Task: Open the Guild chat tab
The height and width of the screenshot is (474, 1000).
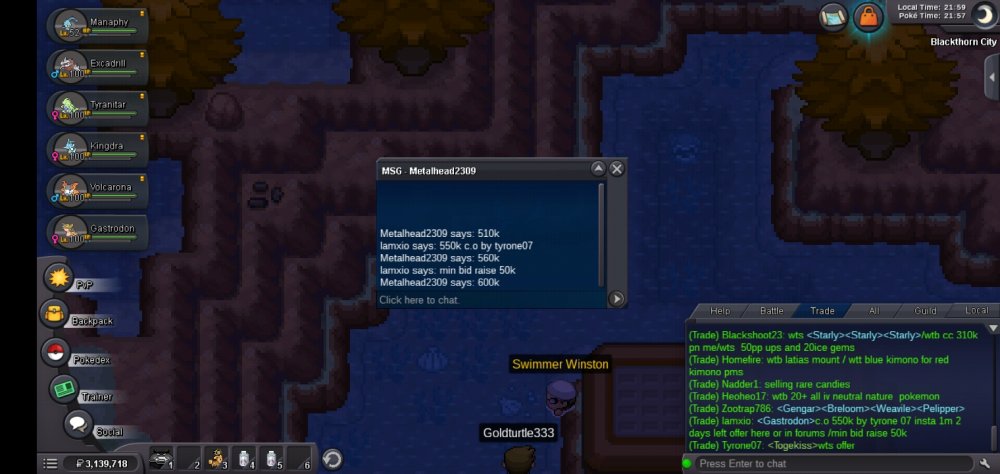Action: tap(925, 311)
